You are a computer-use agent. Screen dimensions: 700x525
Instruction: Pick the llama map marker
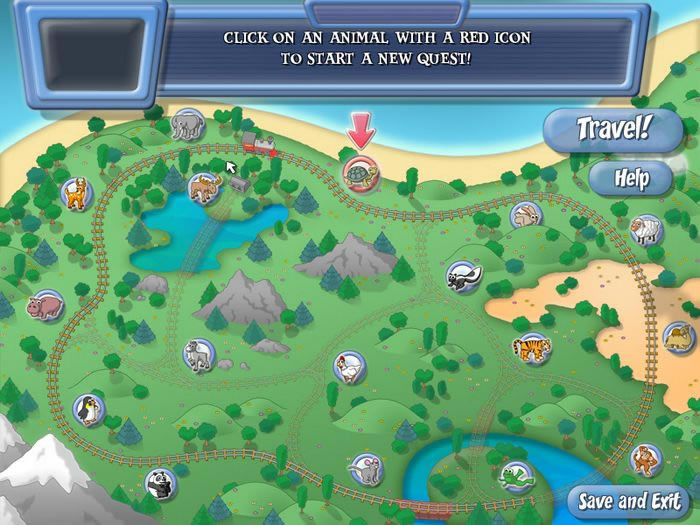click(x=76, y=191)
